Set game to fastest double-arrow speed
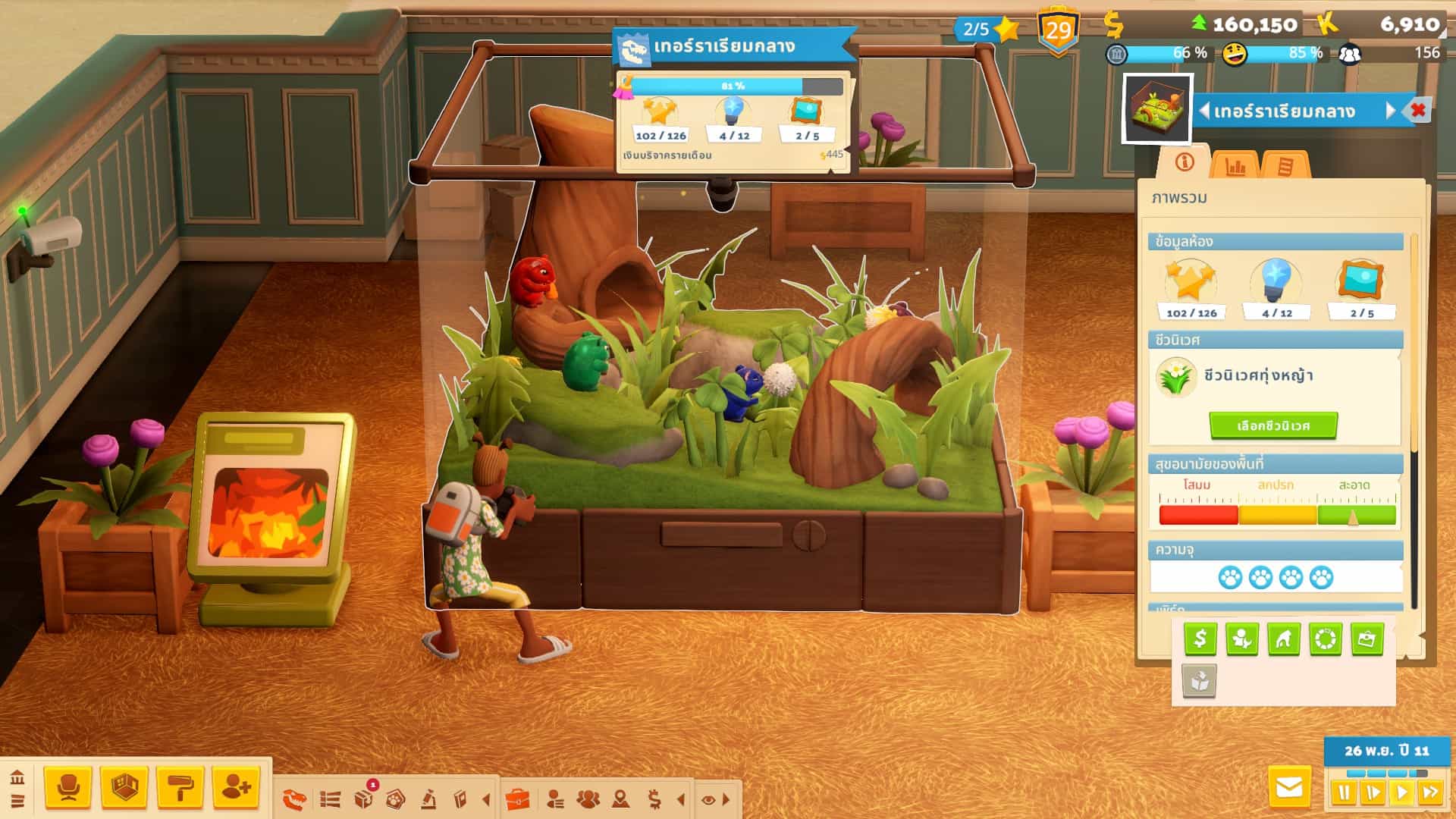 coord(1430,793)
